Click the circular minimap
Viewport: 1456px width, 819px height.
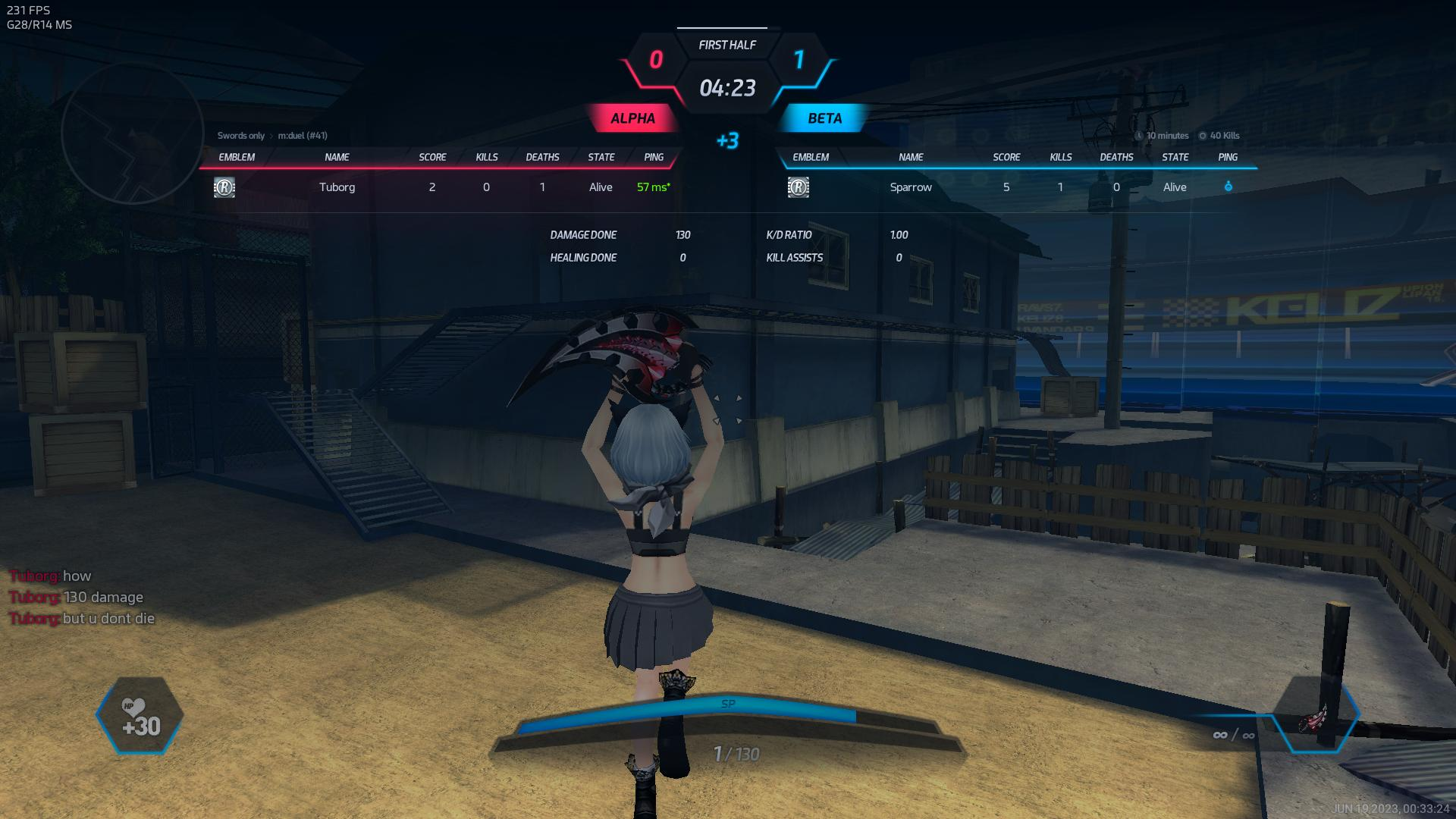[x=132, y=133]
